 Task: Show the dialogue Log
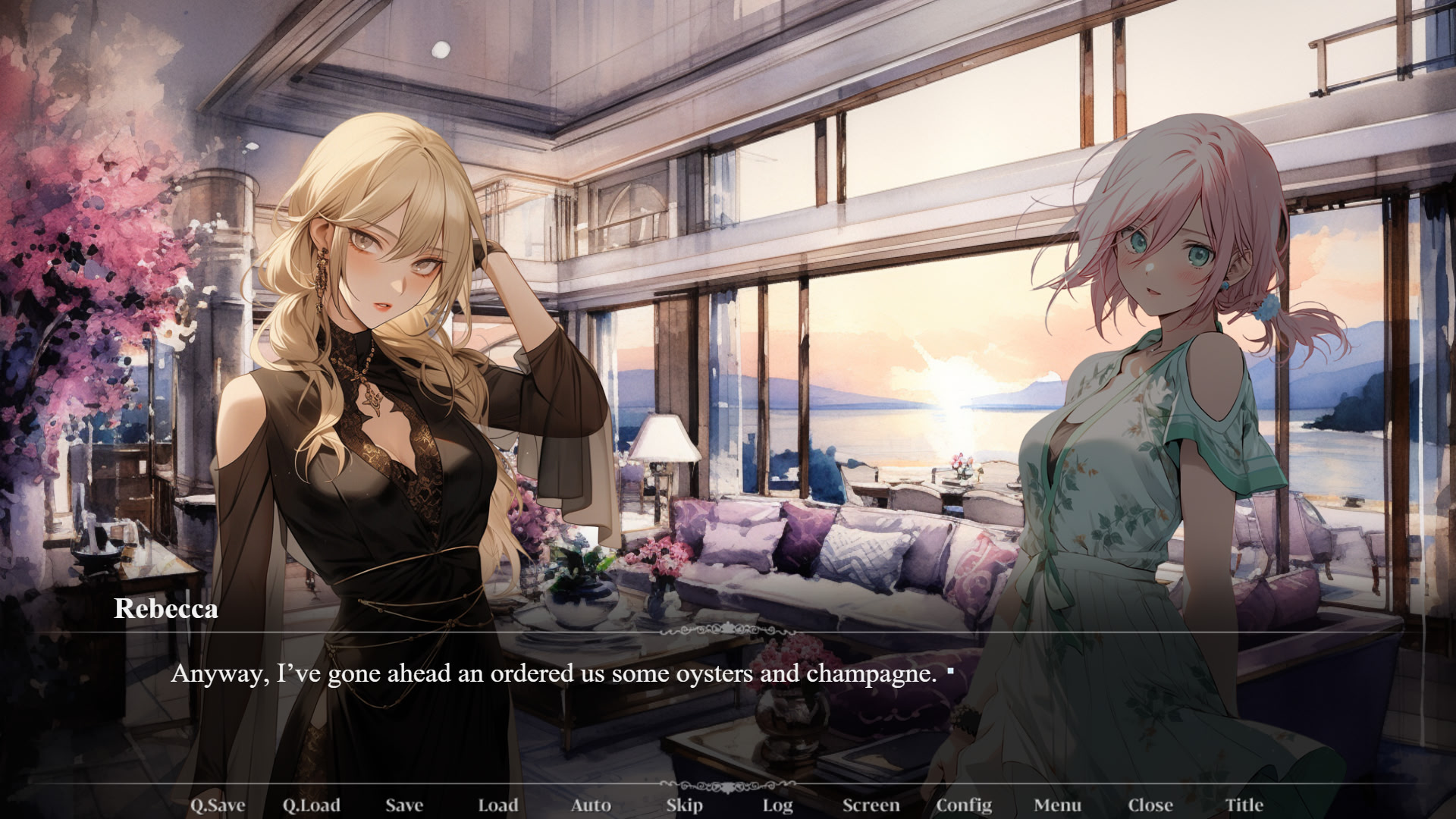coord(777,805)
